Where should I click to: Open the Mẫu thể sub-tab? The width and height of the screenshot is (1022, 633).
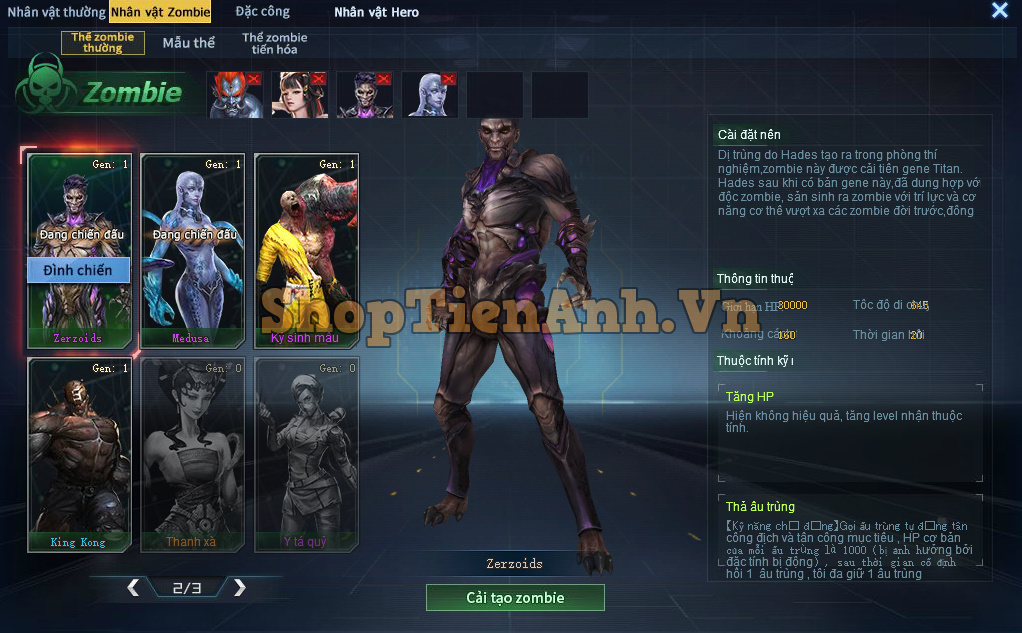pos(189,43)
